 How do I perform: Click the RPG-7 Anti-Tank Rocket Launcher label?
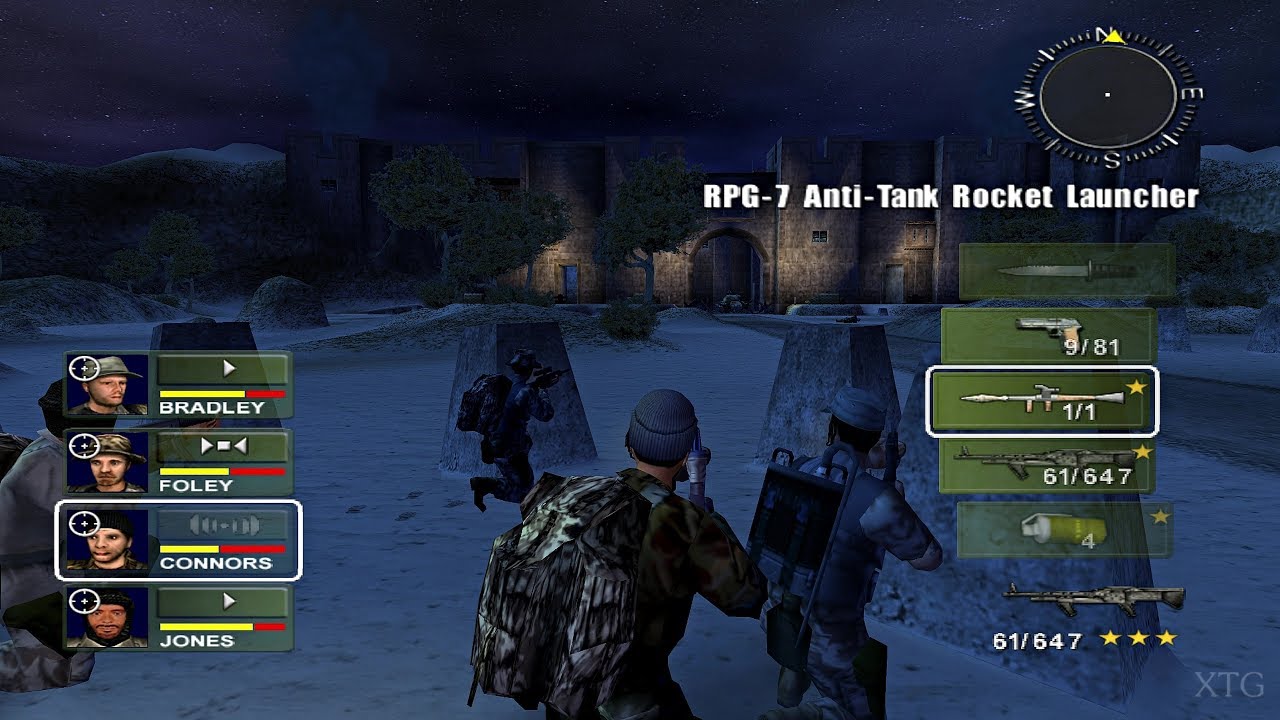(x=950, y=198)
